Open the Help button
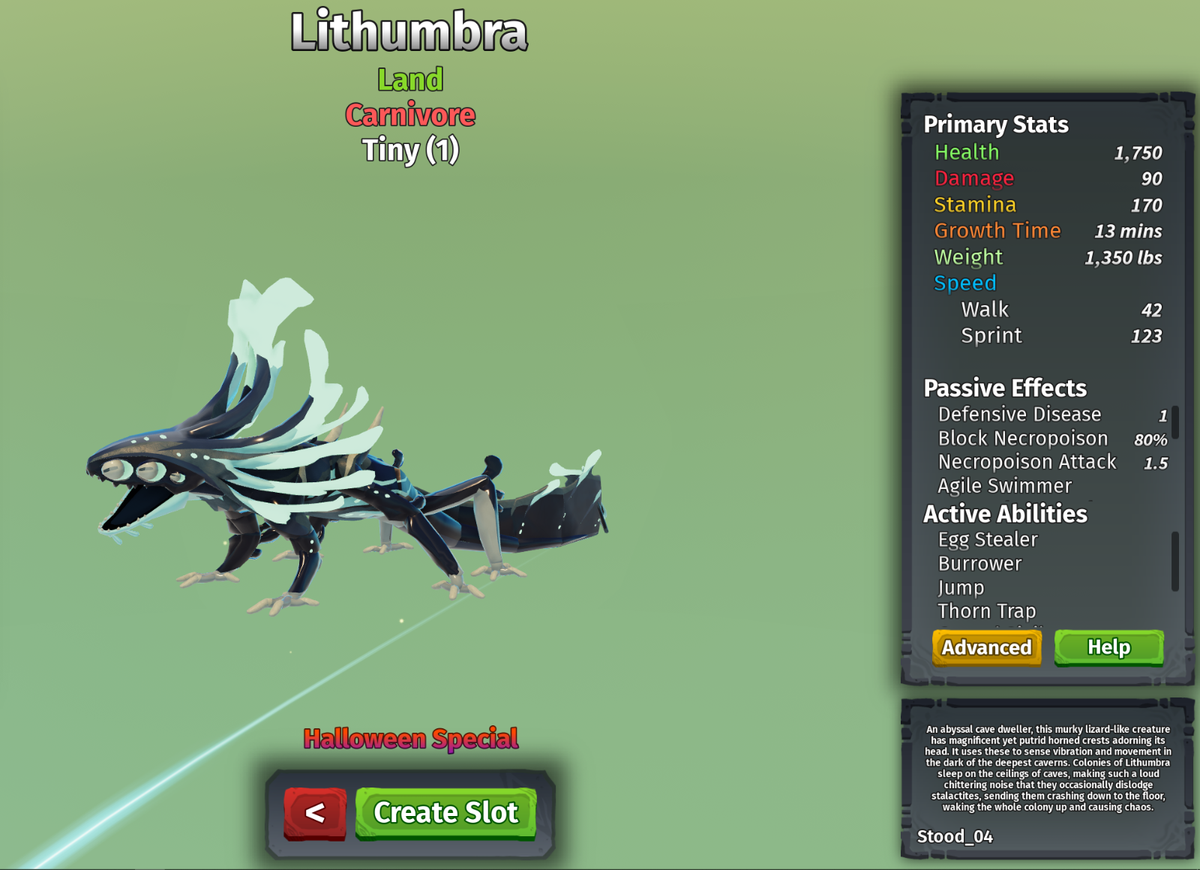The image size is (1200, 870). coord(1108,647)
